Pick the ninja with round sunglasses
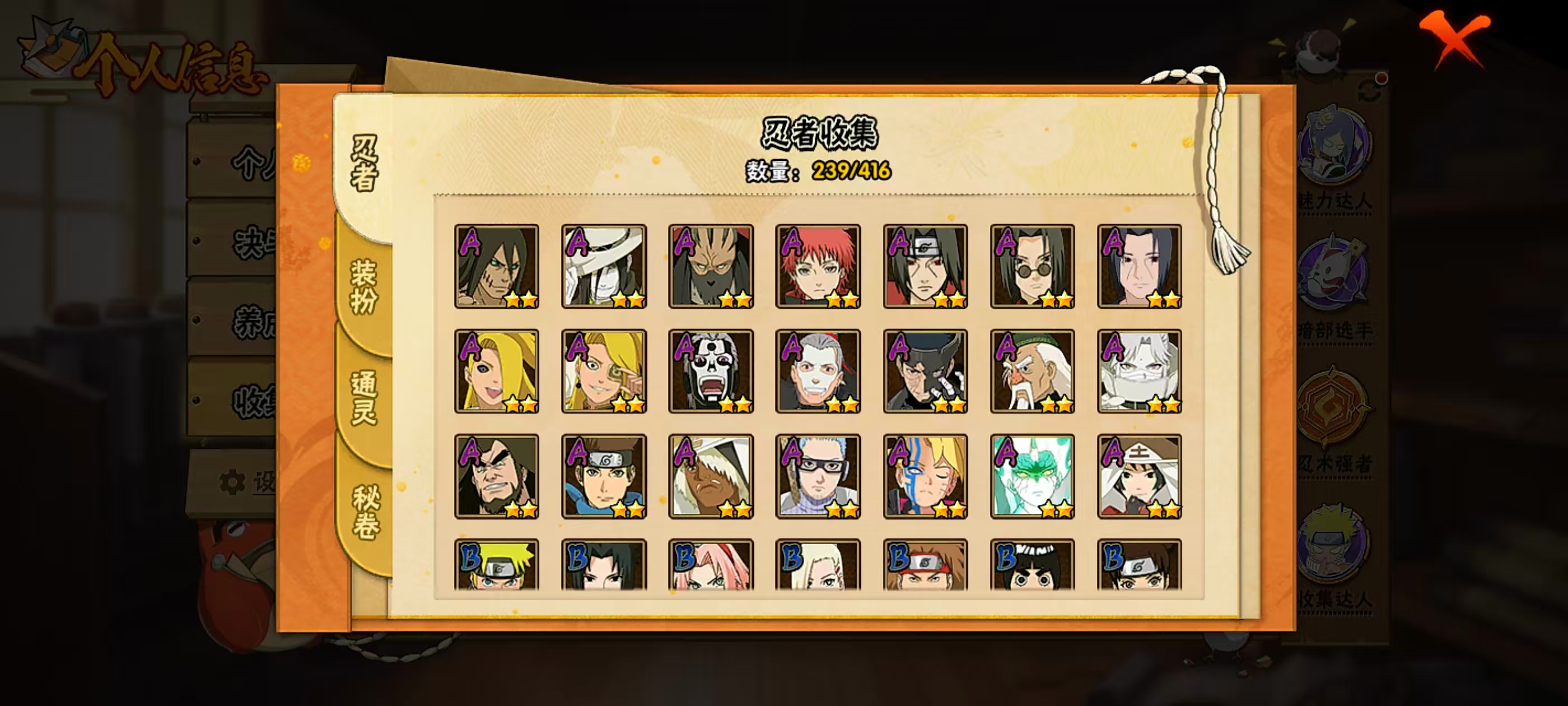Screen dimensions: 1568x706 click(x=1032, y=266)
